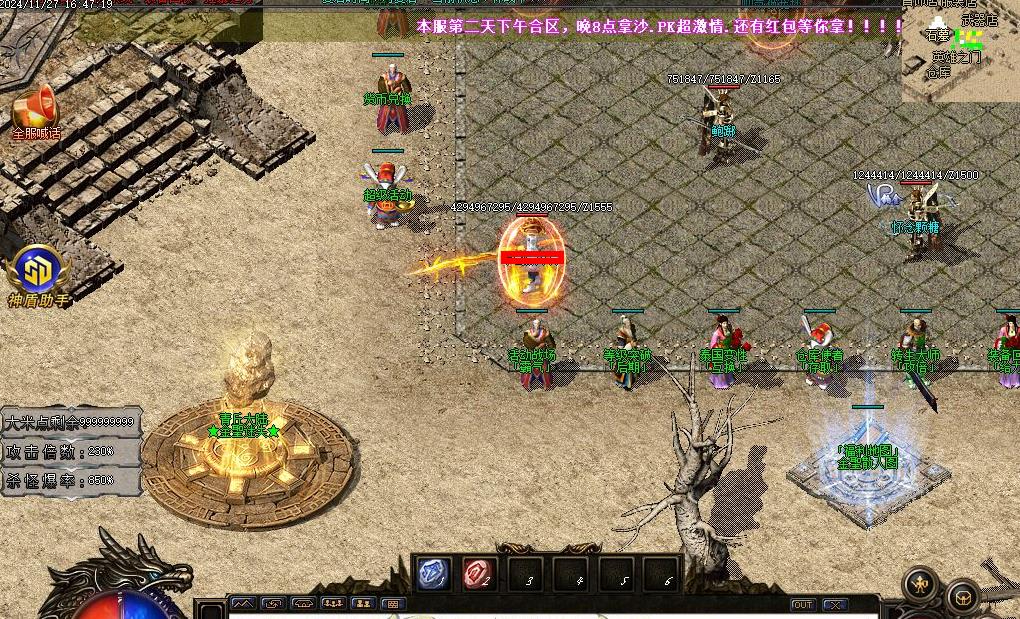1020x619 pixels.
Task: Use the blue gem in hotbar slot 1
Action: click(x=432, y=574)
